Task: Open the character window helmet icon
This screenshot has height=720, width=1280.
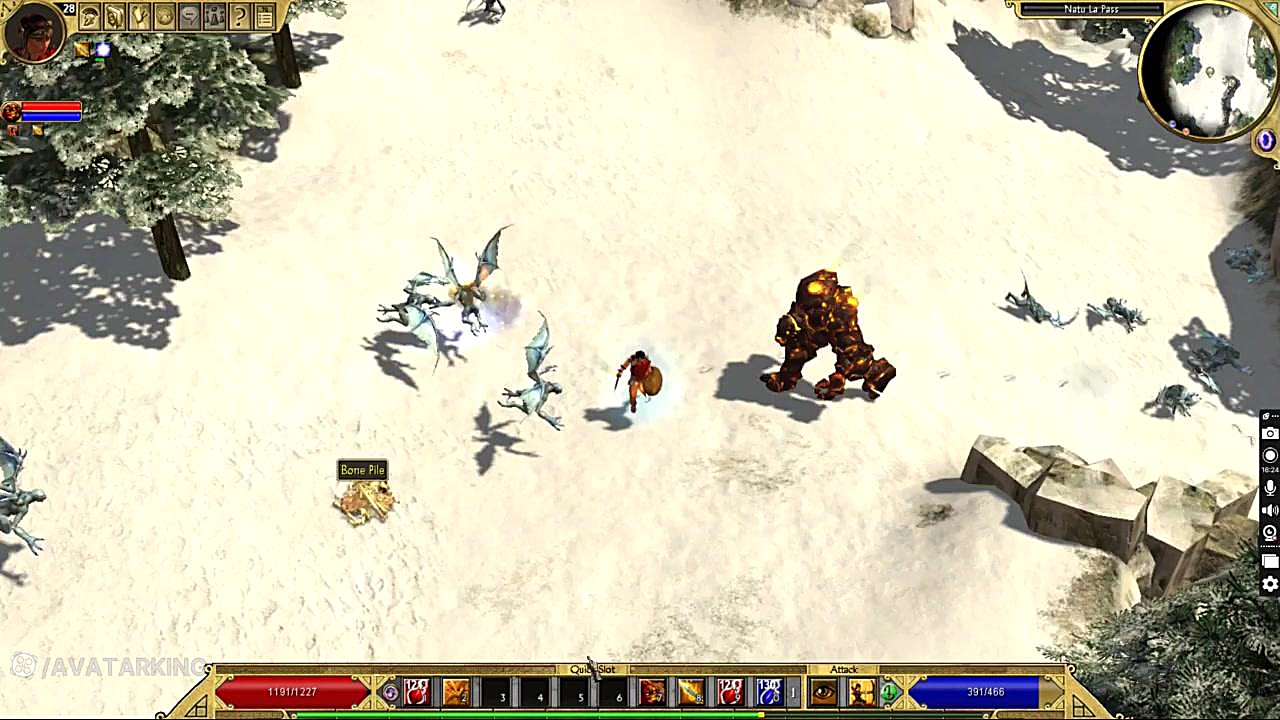Action: (x=90, y=16)
